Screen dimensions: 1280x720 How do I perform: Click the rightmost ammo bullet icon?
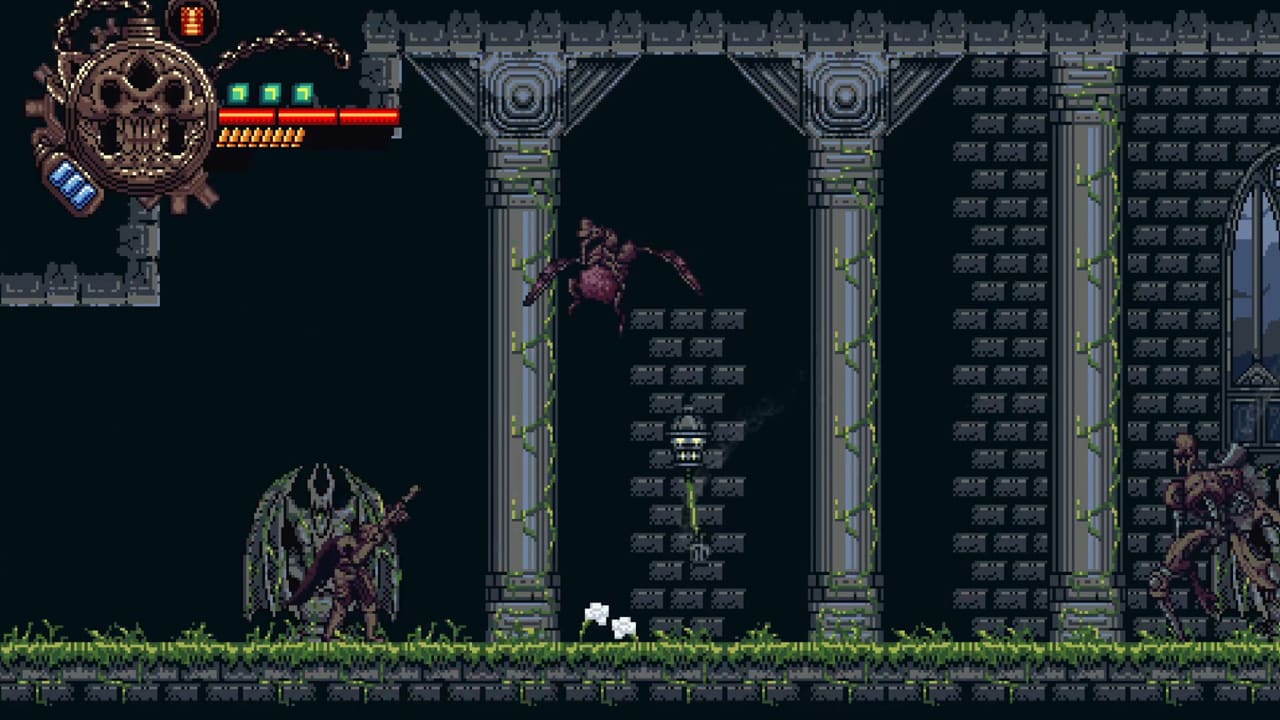pyautogui.click(x=298, y=135)
